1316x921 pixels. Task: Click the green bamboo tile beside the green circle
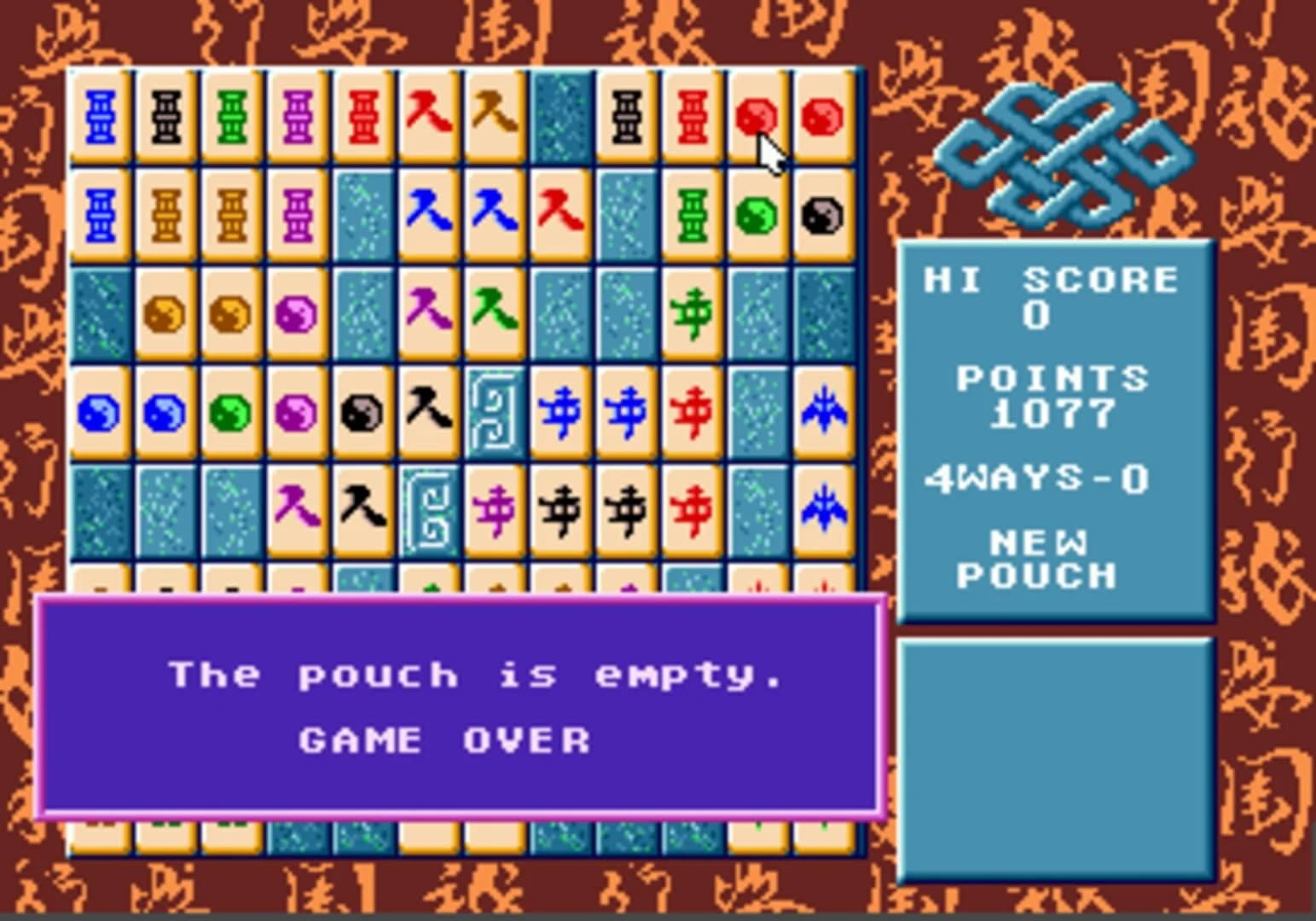691,216
